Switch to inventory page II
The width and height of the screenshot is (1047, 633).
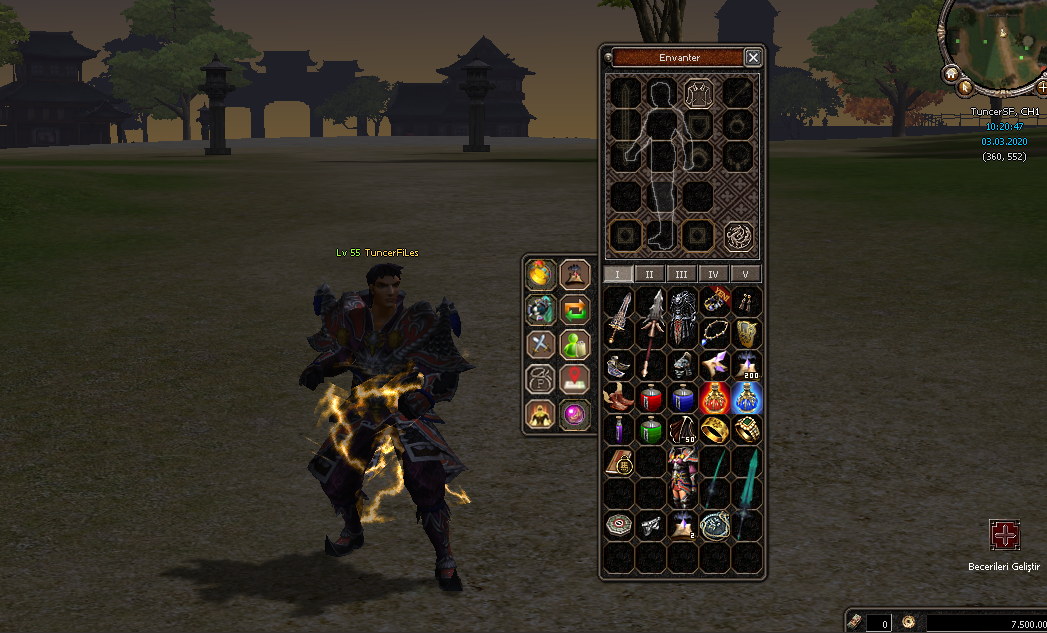point(649,274)
